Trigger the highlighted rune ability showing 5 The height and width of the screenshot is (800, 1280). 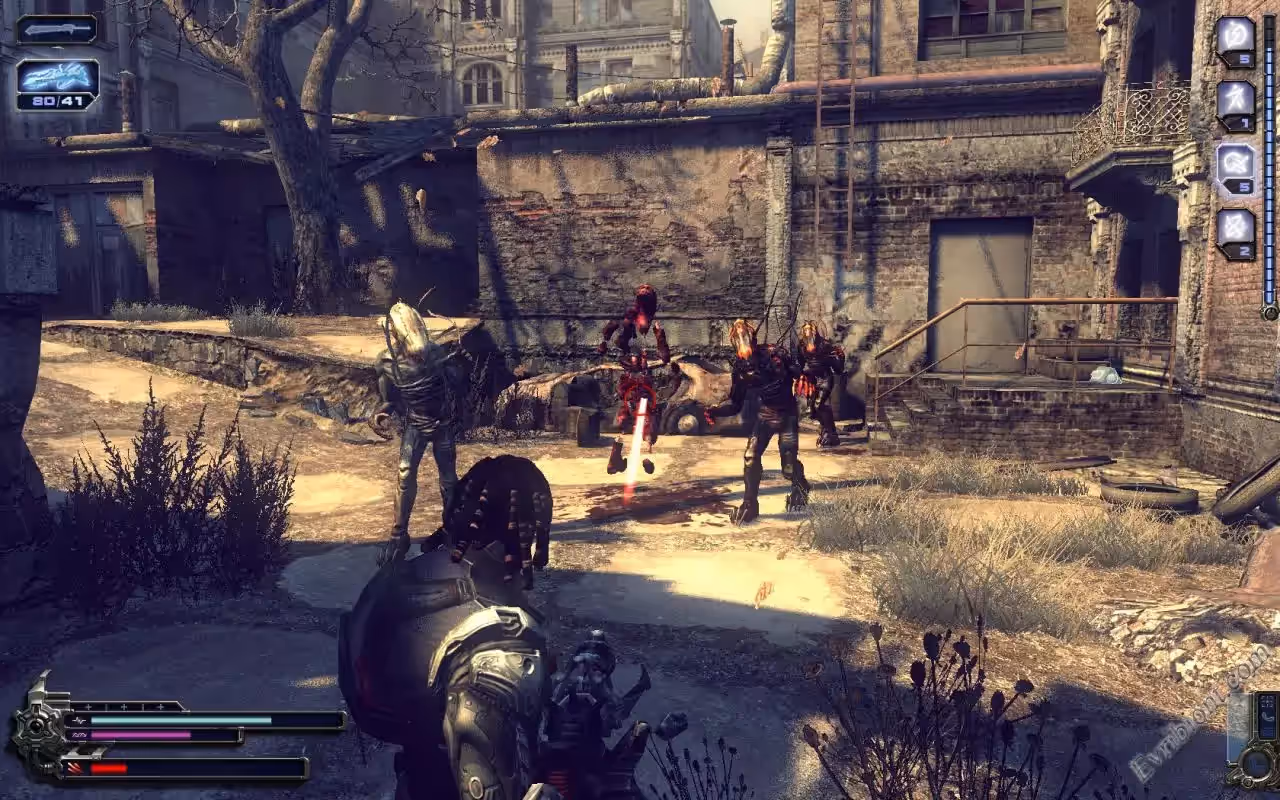tap(1236, 168)
